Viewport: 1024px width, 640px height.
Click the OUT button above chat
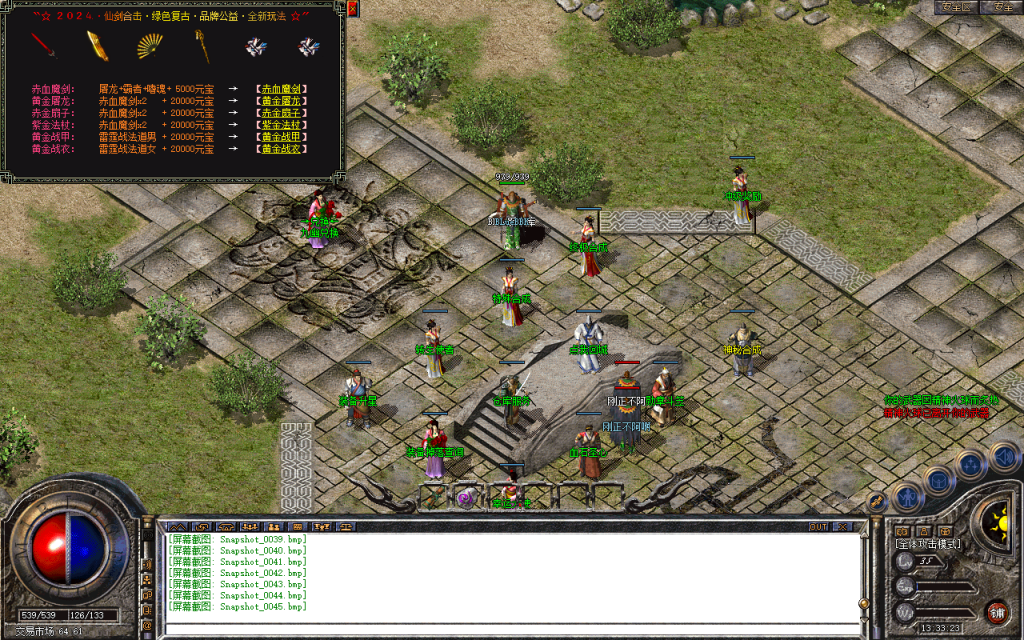[818, 526]
